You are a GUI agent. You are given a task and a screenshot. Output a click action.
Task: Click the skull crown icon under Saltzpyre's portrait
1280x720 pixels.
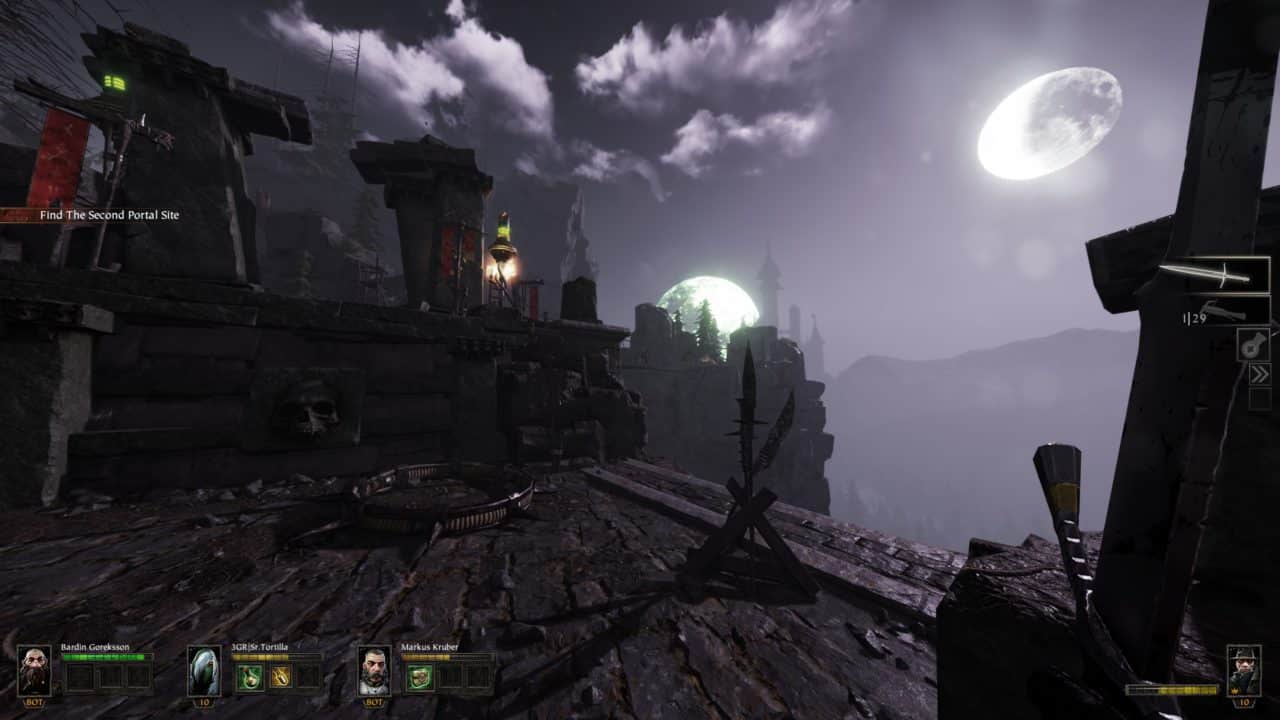1235,691
